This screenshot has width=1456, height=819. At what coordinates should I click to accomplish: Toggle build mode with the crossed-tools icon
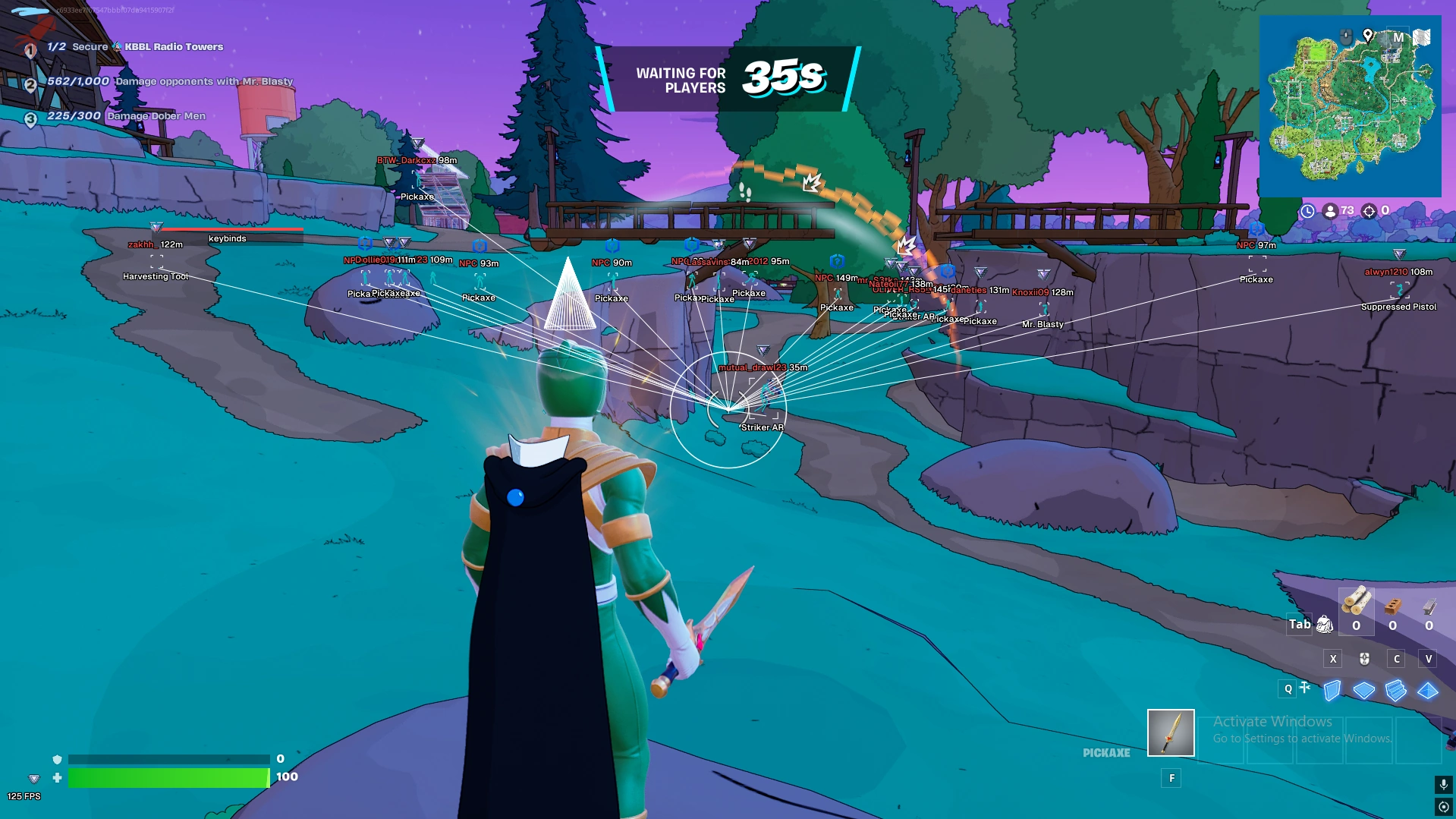pyautogui.click(x=1305, y=688)
